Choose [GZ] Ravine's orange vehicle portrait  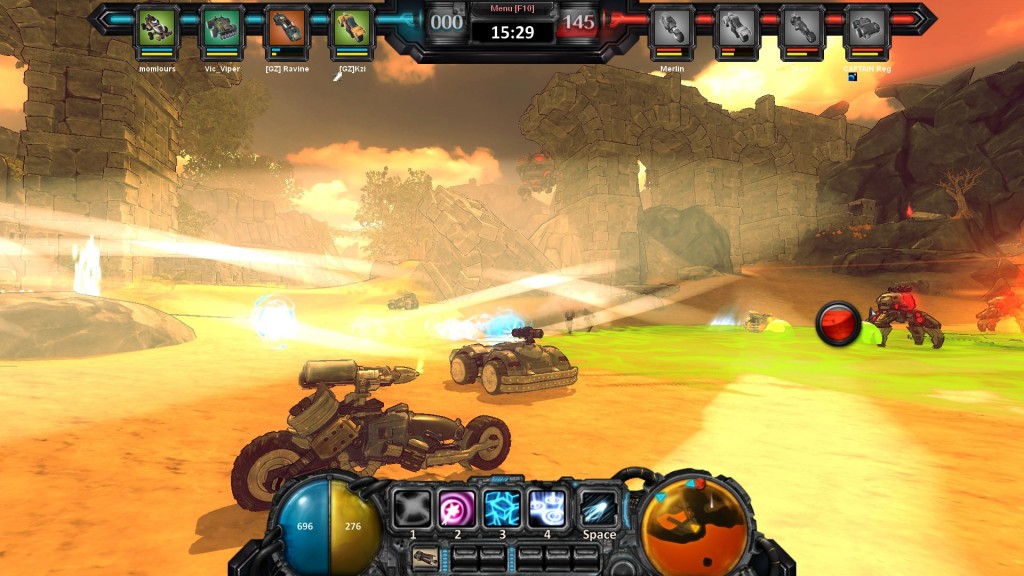point(287,27)
